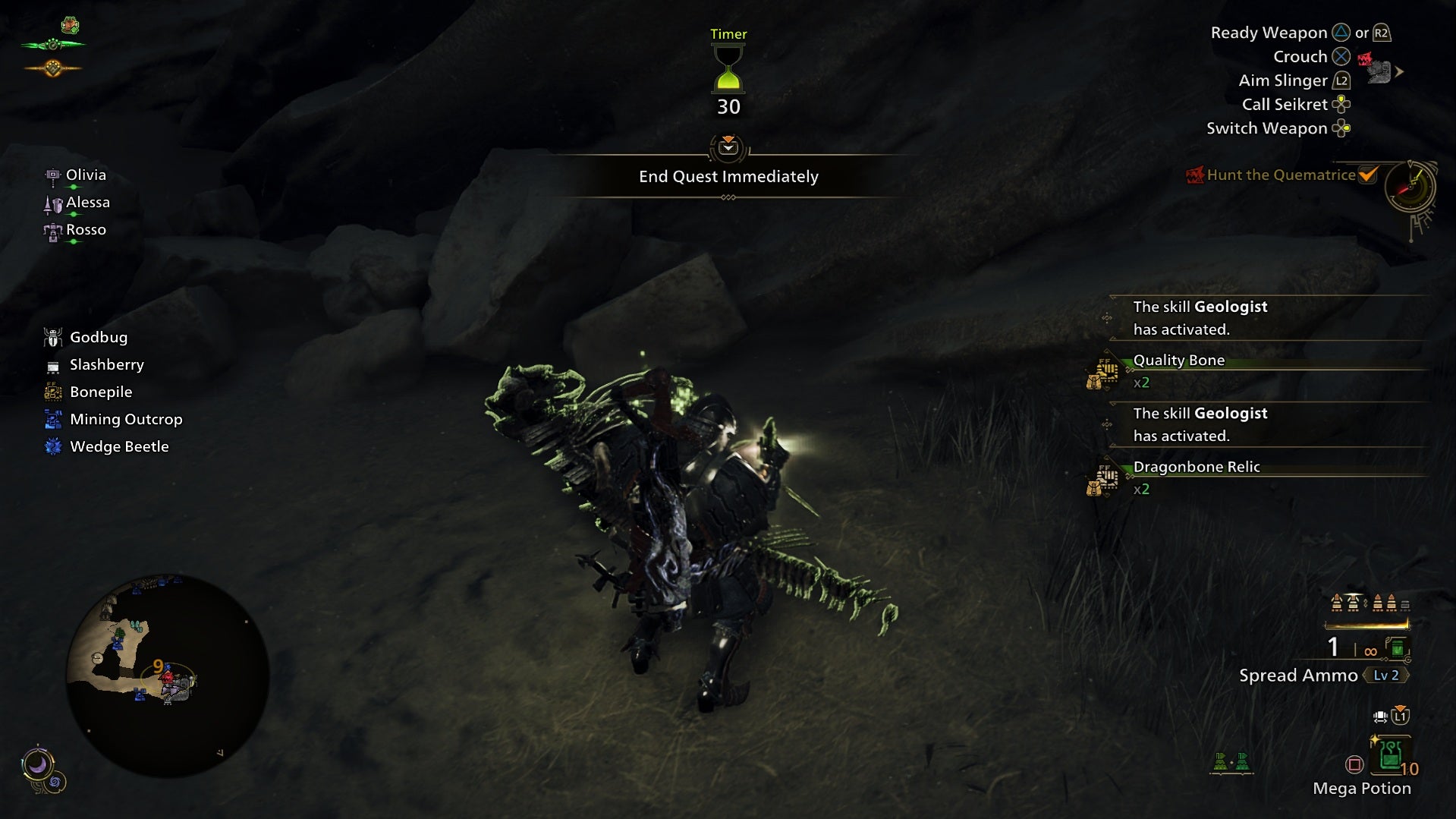Choose Bonepile in the nearby gathering list
Viewport: 1456px width, 819px height.
(100, 392)
